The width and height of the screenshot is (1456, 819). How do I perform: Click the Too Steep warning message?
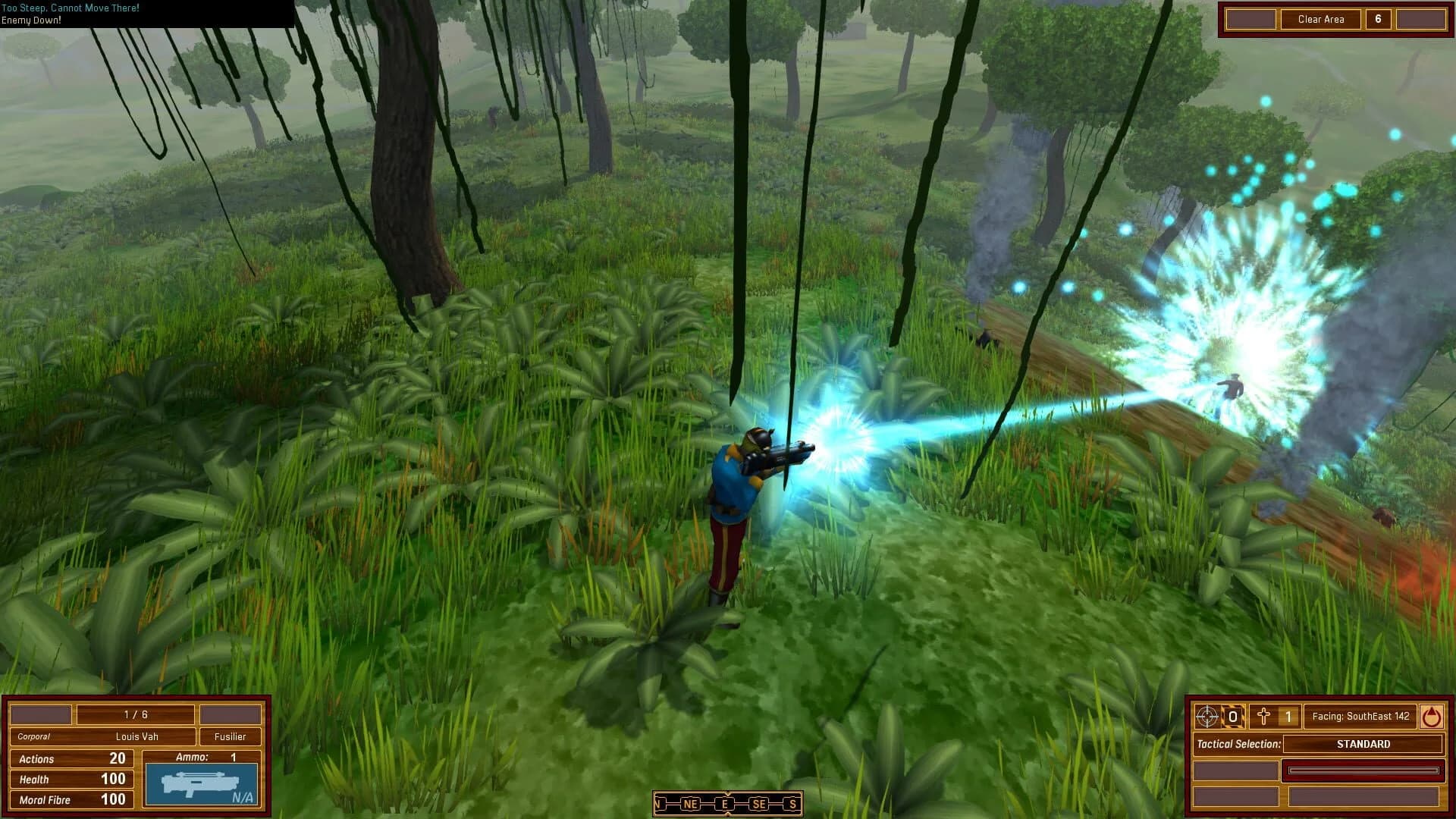(70, 7)
